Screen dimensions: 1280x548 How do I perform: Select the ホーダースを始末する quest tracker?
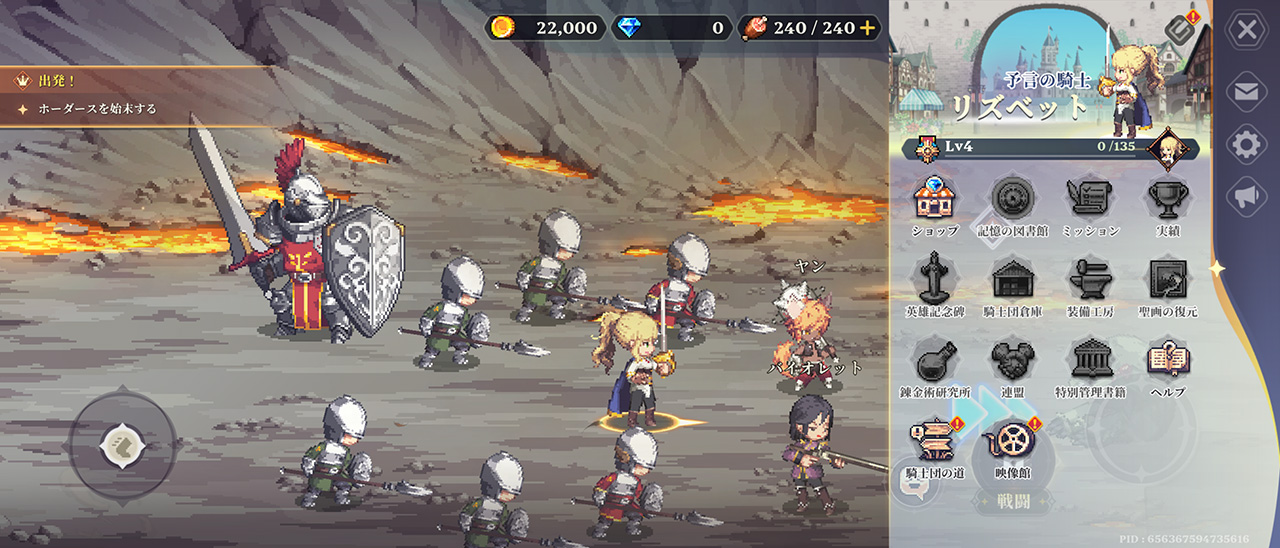pos(88,109)
